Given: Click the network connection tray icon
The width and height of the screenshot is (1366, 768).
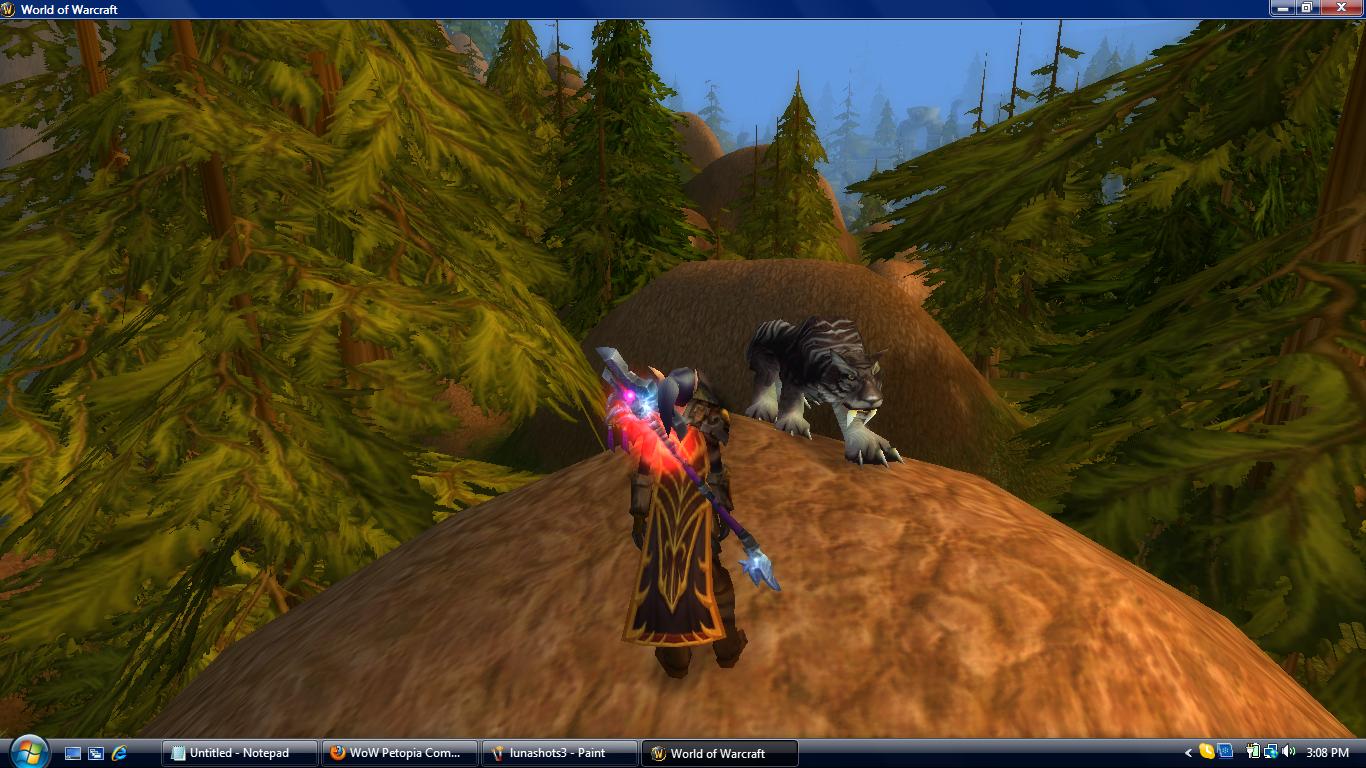Looking at the screenshot, I should click(1271, 753).
